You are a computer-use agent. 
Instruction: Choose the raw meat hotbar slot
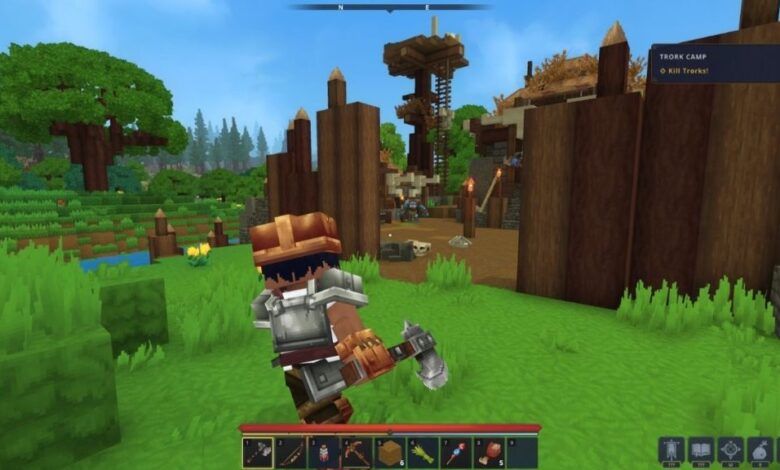click(x=490, y=452)
